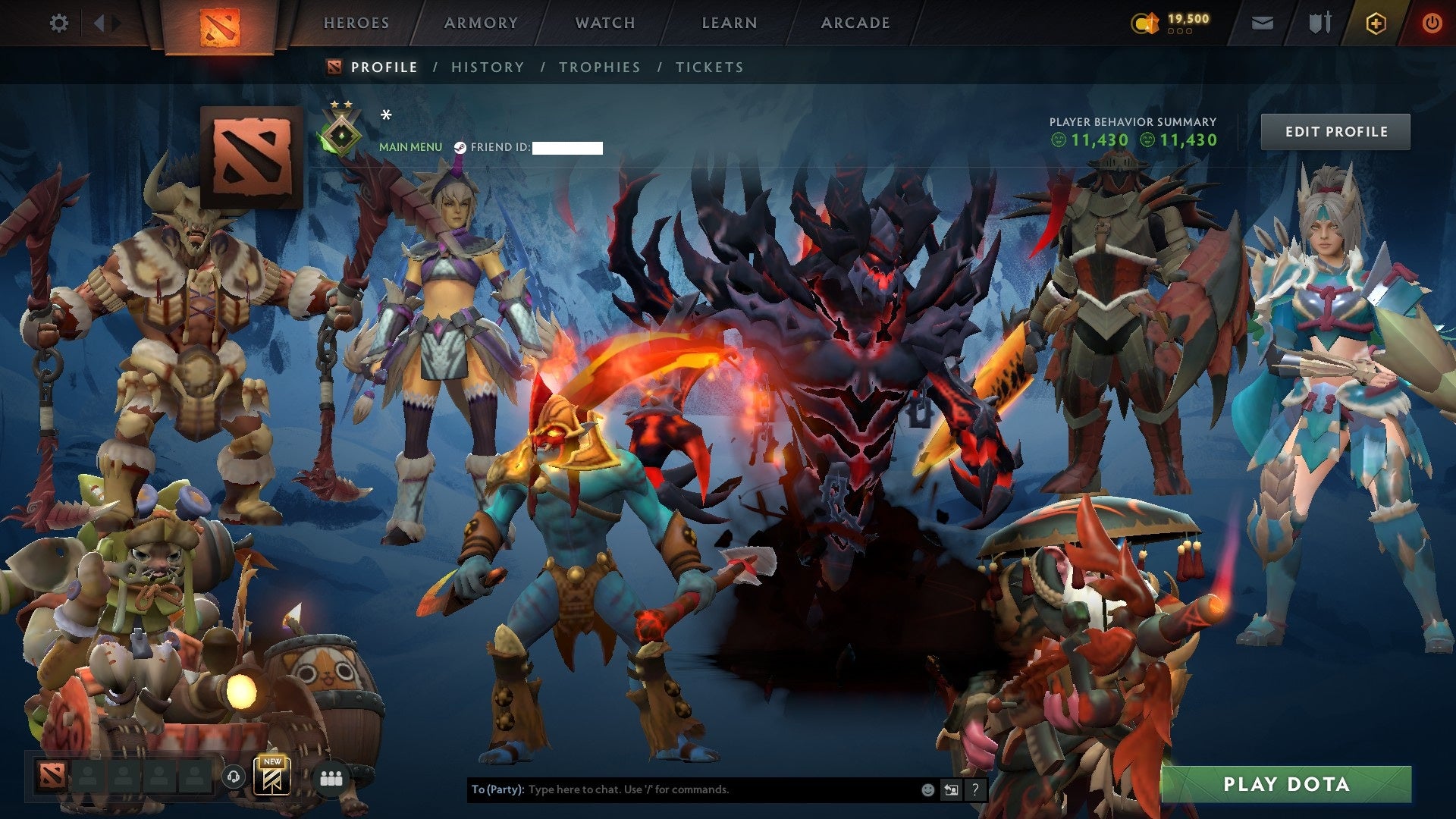
Task: Select Watch from the top menu
Action: click(604, 23)
